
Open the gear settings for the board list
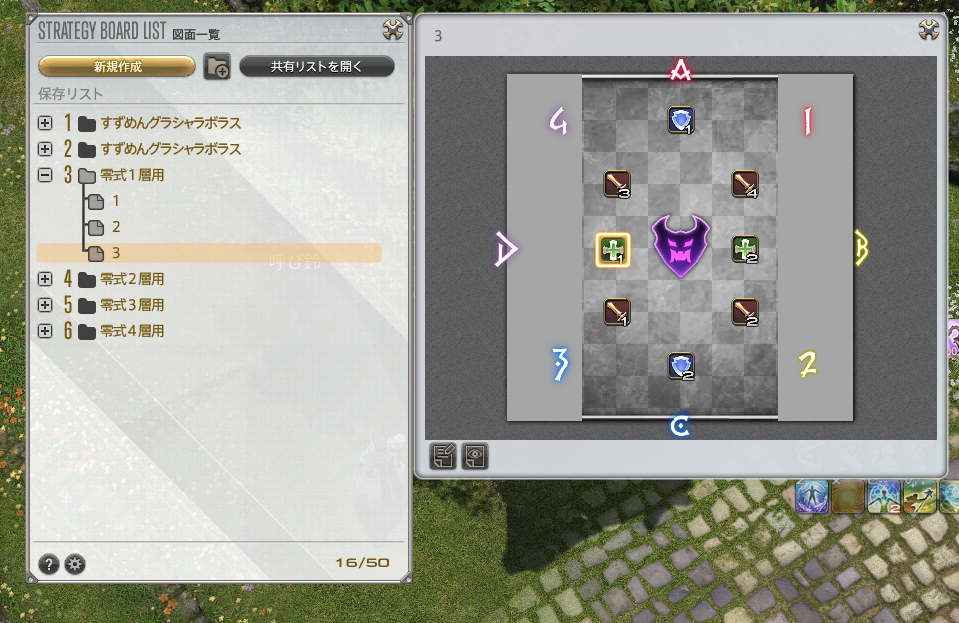pos(75,564)
